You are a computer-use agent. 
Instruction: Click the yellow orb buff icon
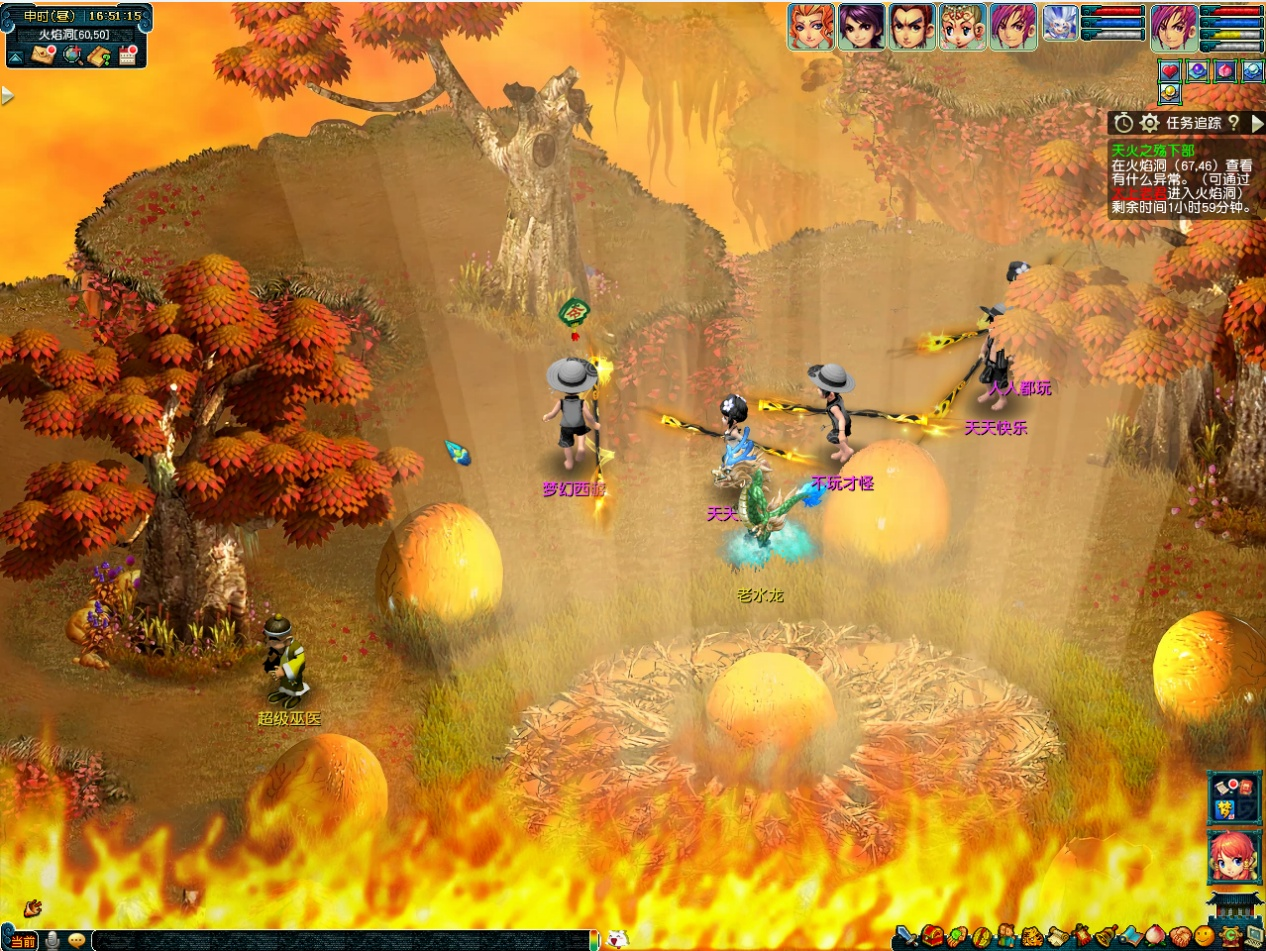tap(1170, 94)
